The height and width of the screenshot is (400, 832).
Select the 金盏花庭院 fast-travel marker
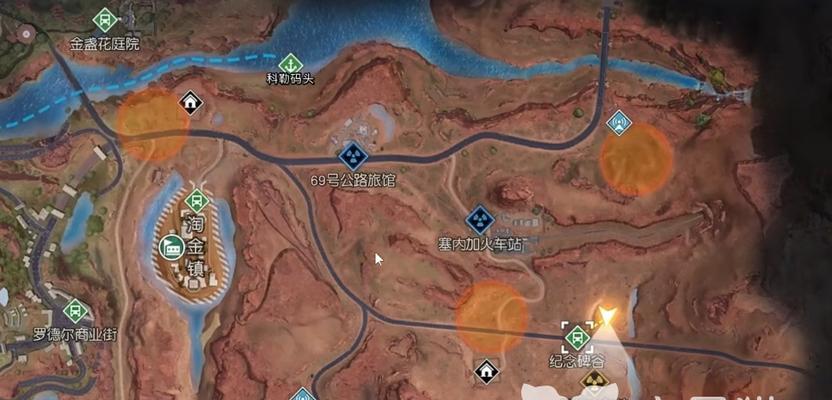(105, 19)
